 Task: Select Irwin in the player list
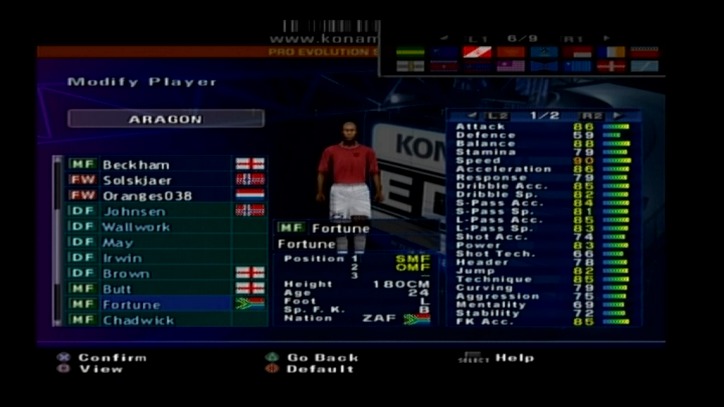coord(150,258)
